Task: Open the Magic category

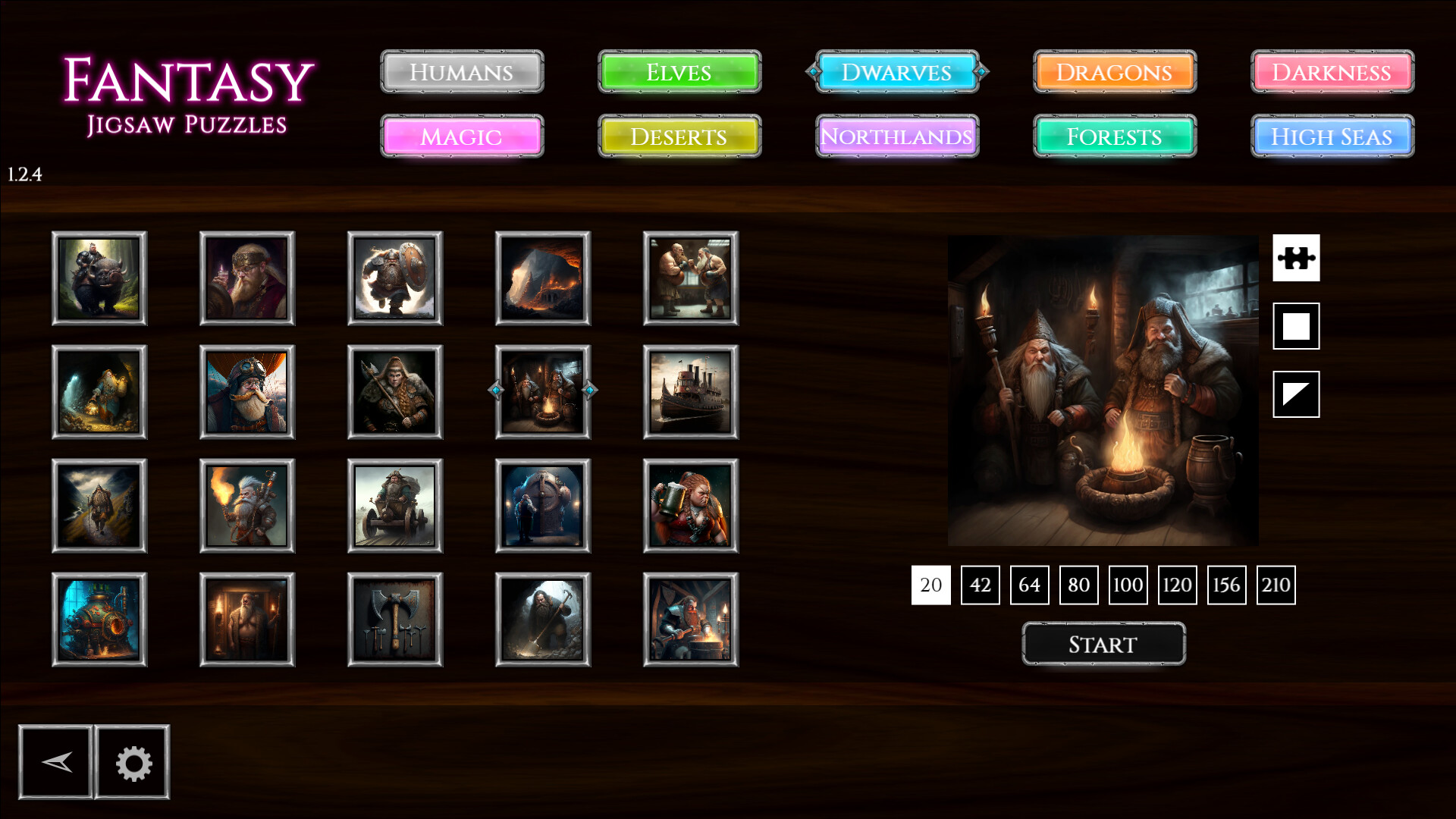Action: pyautogui.click(x=461, y=137)
